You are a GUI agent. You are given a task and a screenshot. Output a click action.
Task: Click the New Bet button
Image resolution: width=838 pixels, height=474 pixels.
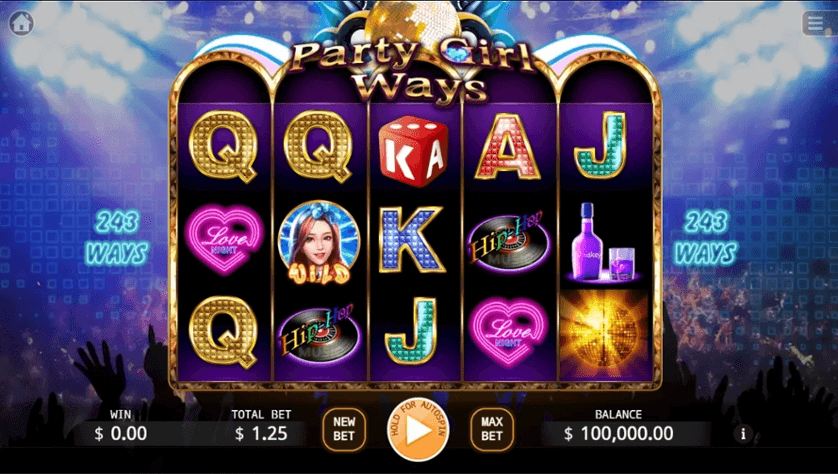pyautogui.click(x=344, y=429)
